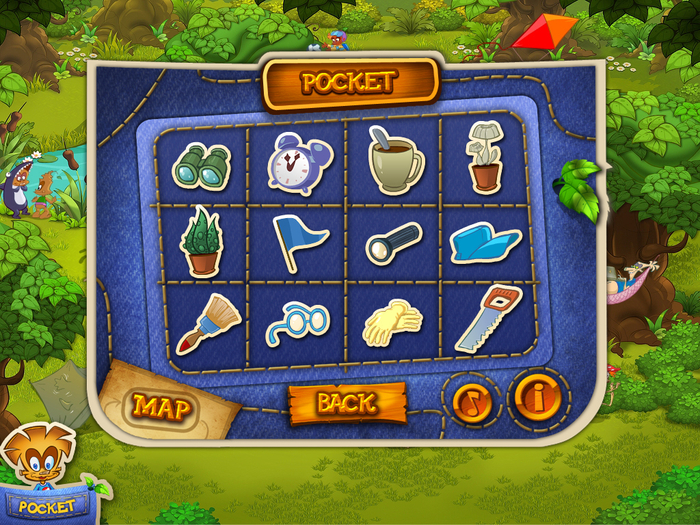Choose the blue eyeglasses item

tap(298, 322)
